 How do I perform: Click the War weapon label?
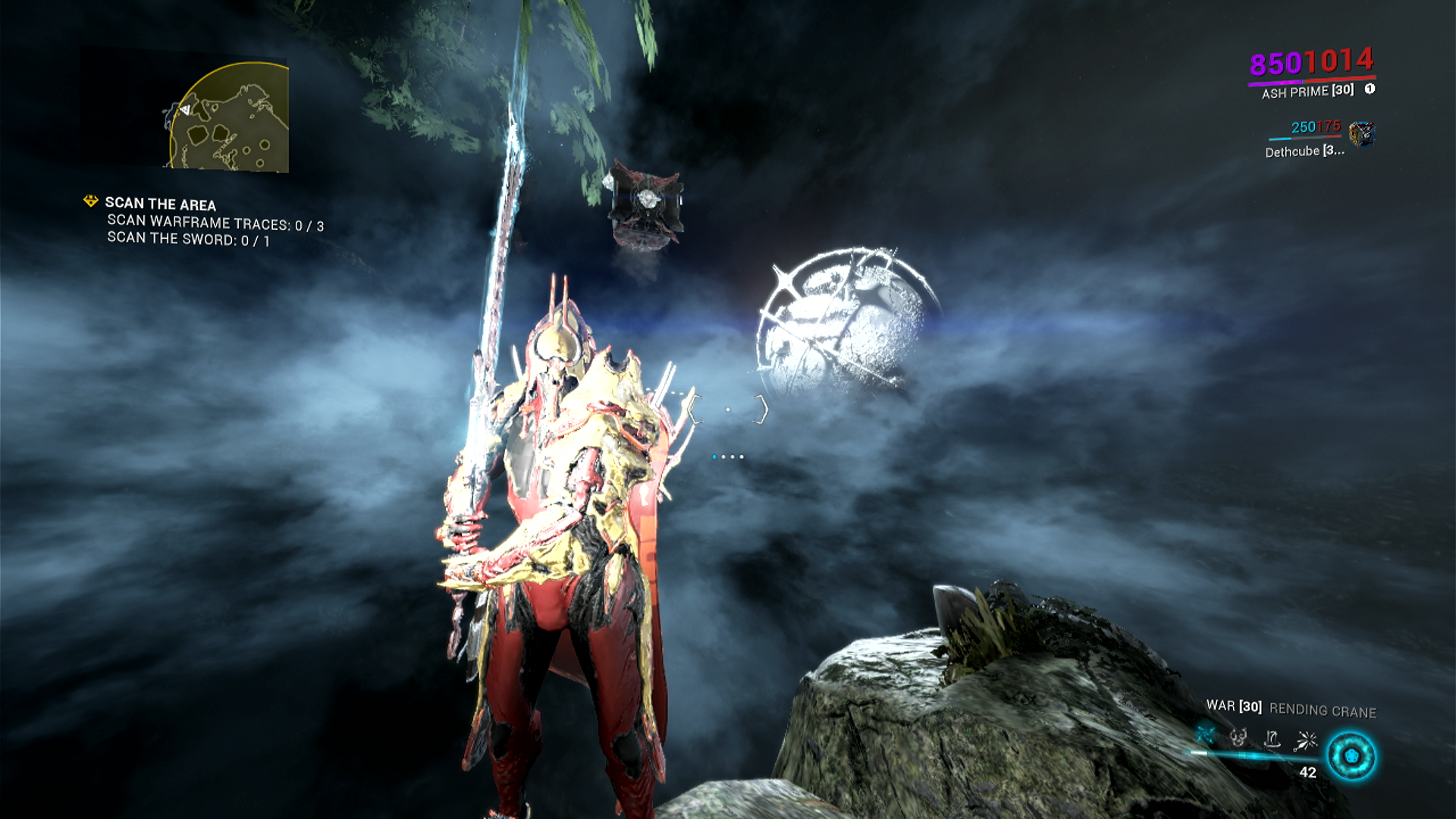click(x=1233, y=706)
